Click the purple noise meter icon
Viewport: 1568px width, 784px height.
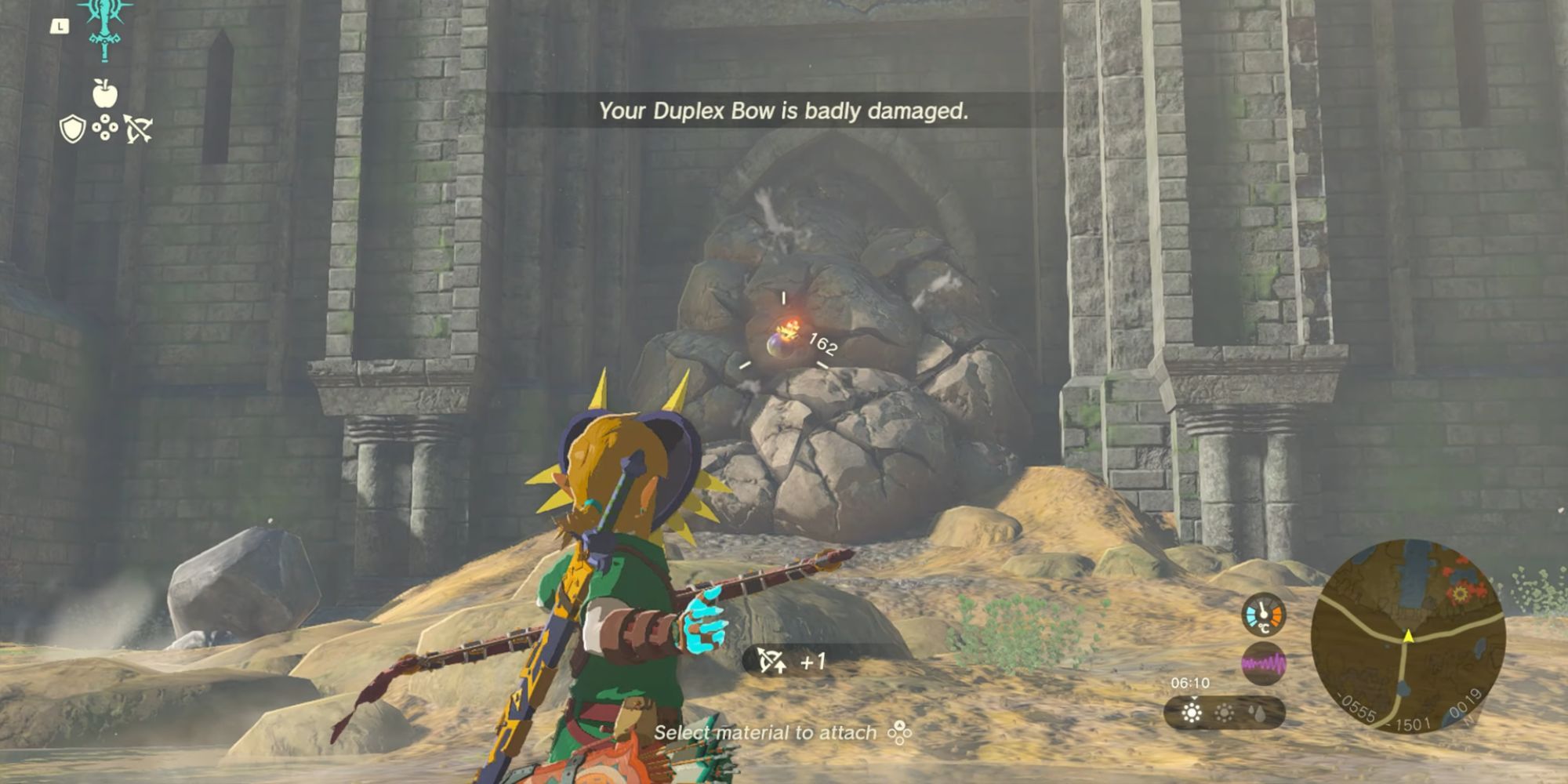tap(1263, 664)
